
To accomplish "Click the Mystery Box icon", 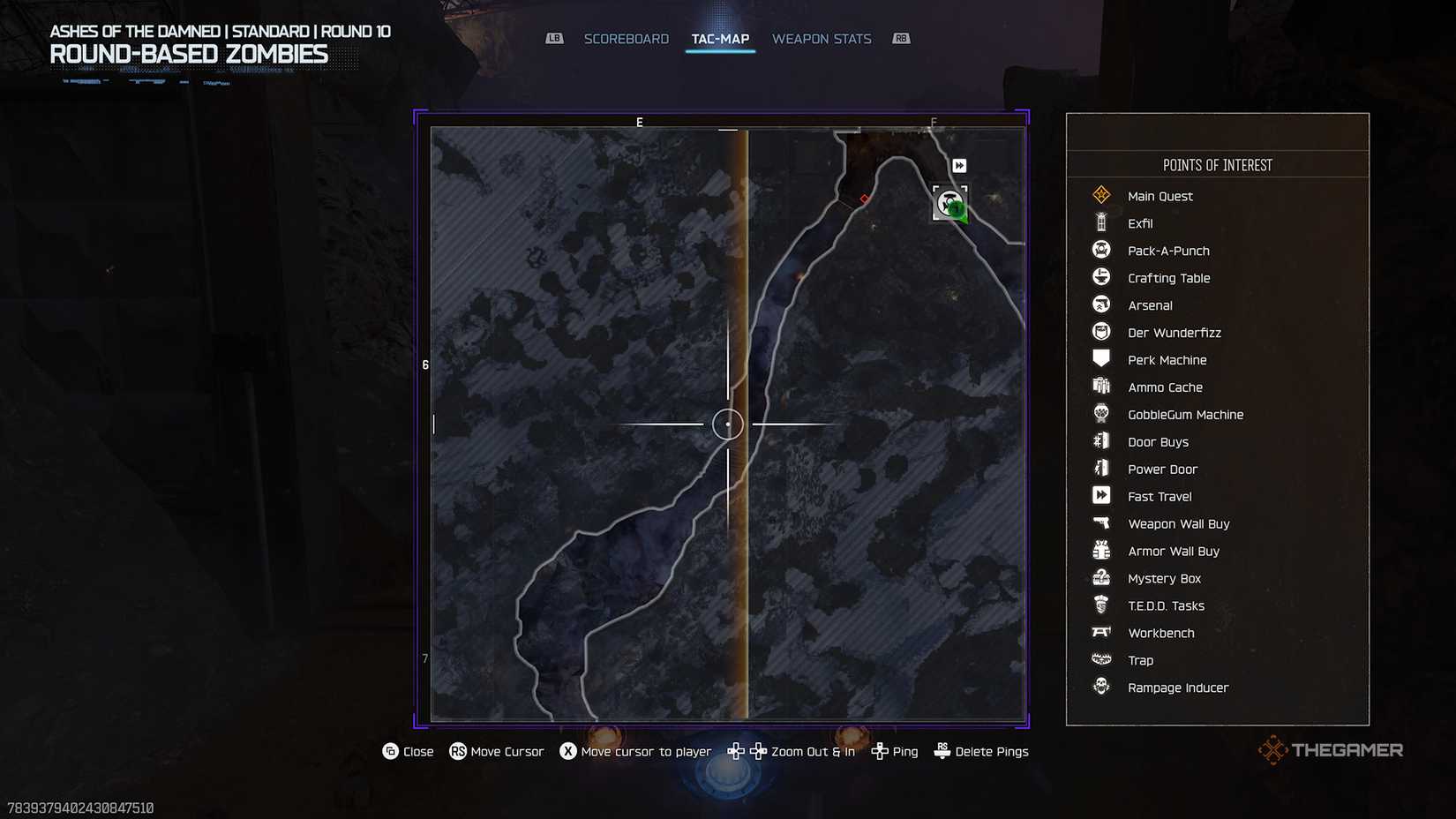I will click(1100, 578).
